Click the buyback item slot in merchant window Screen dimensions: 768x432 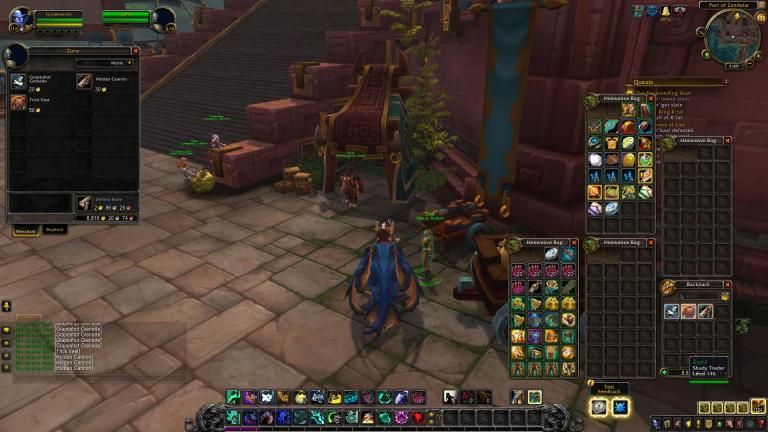(86, 202)
